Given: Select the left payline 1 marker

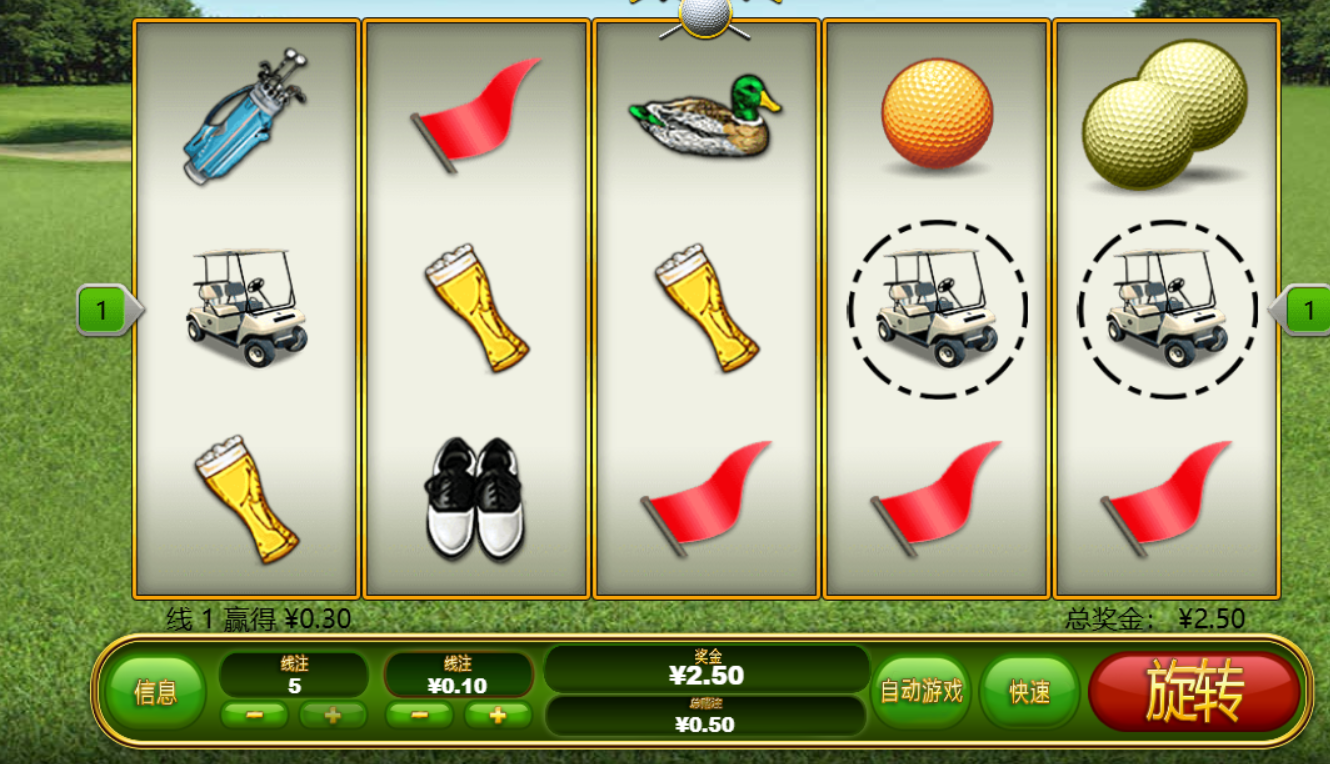Looking at the screenshot, I should 103,310.
